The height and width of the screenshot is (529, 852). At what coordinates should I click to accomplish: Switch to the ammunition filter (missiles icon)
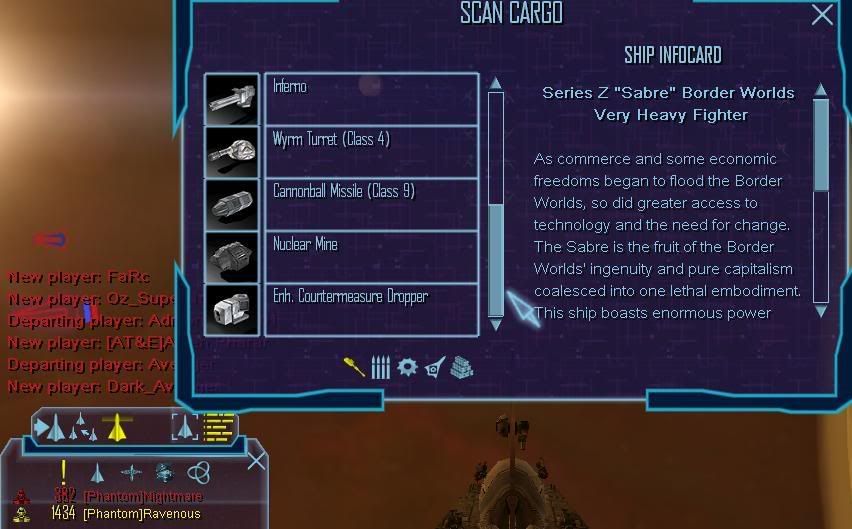point(380,367)
